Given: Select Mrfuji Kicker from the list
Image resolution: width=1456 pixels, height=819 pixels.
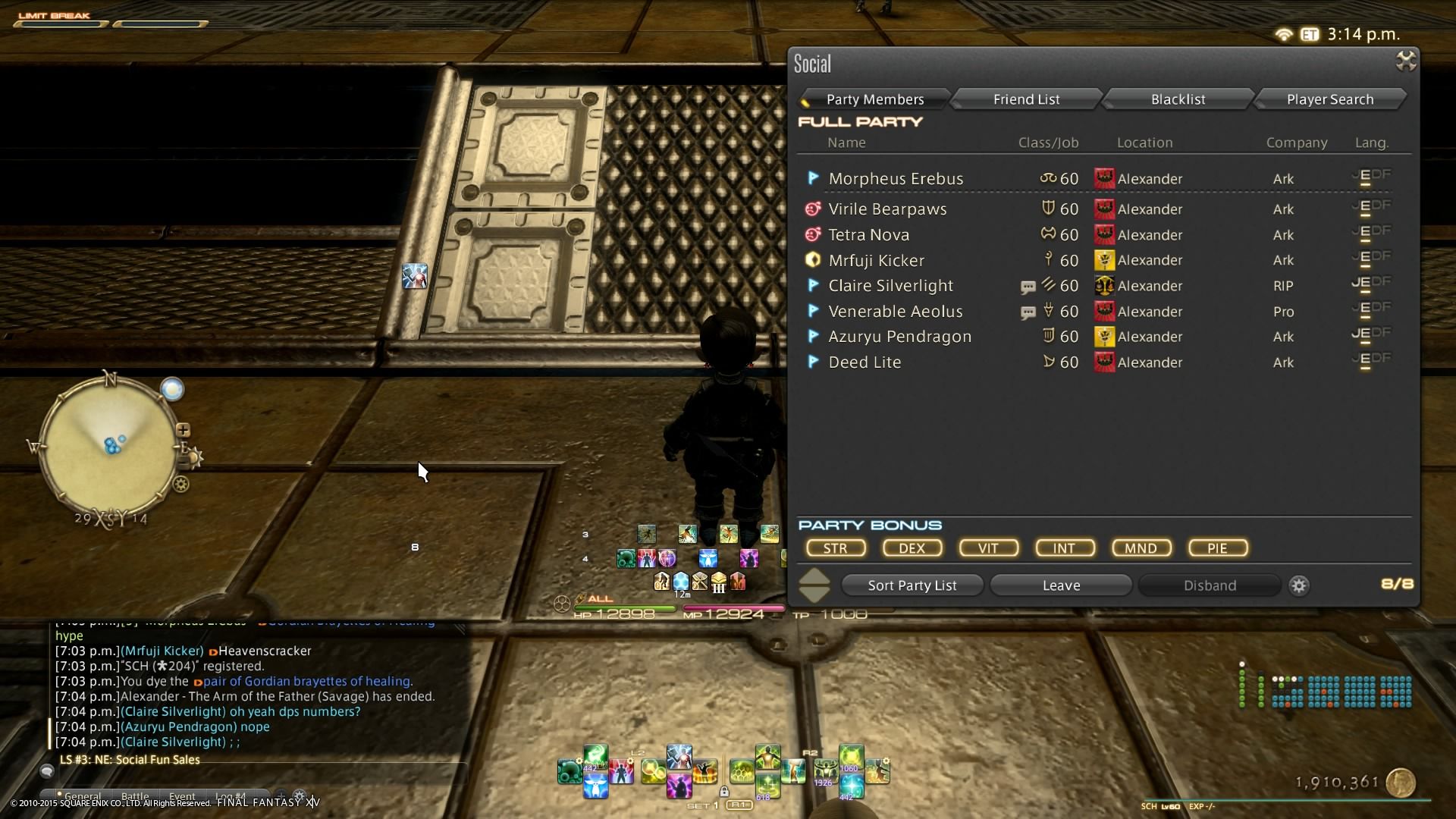Looking at the screenshot, I should point(876,261).
